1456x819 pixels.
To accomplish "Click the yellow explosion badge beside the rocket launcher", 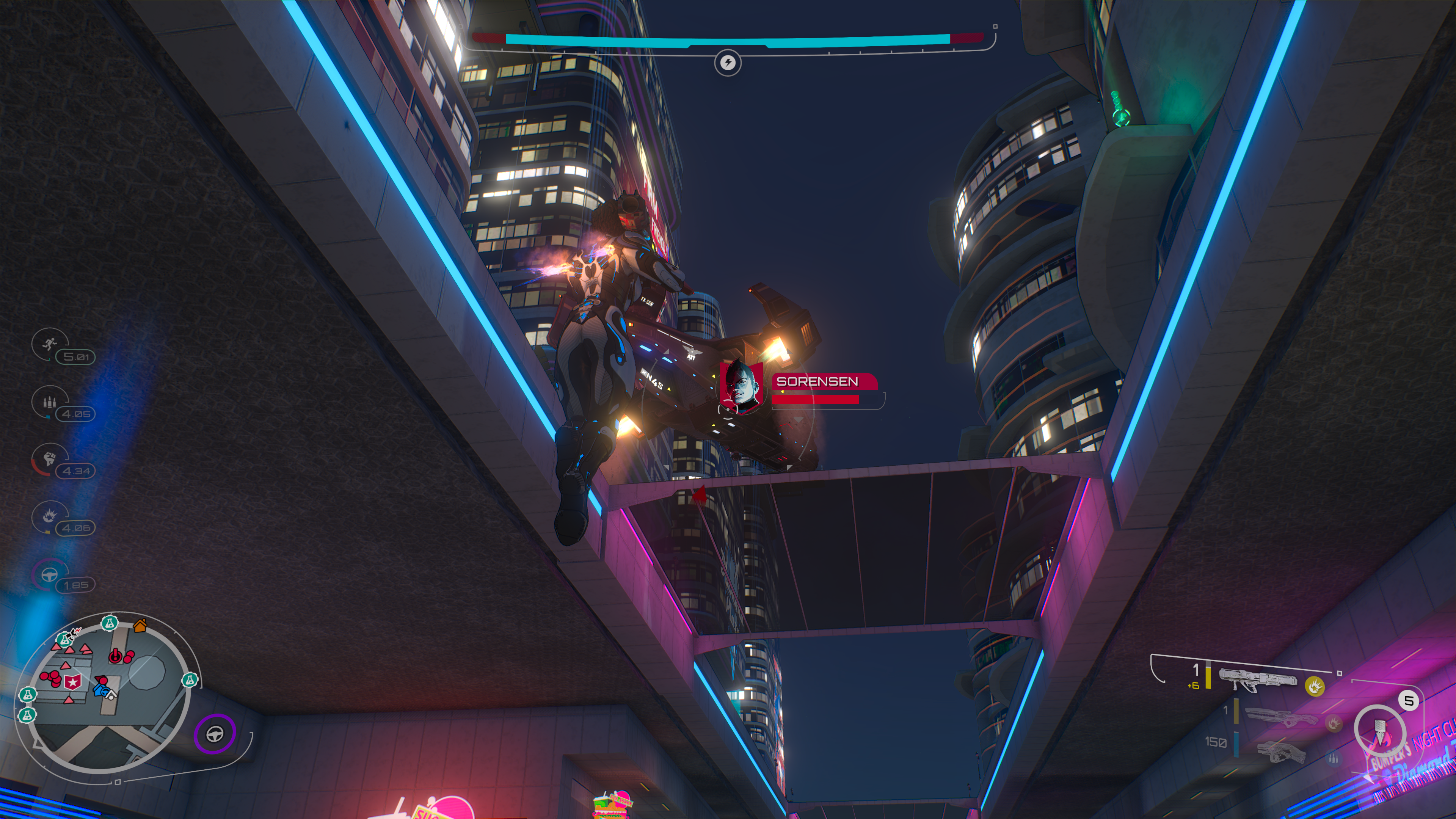I will point(1315,686).
